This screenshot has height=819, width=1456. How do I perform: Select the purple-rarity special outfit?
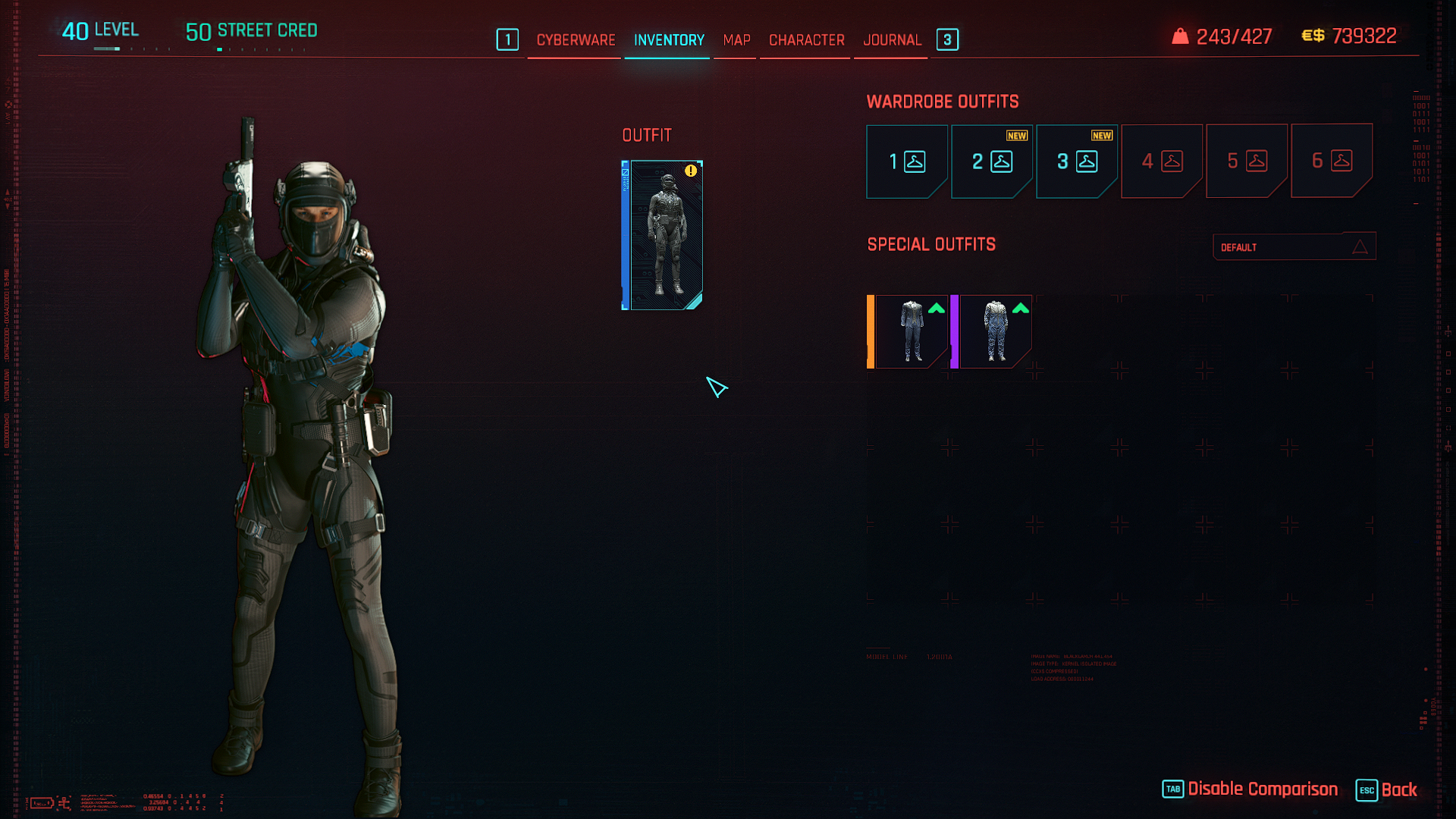point(993,331)
